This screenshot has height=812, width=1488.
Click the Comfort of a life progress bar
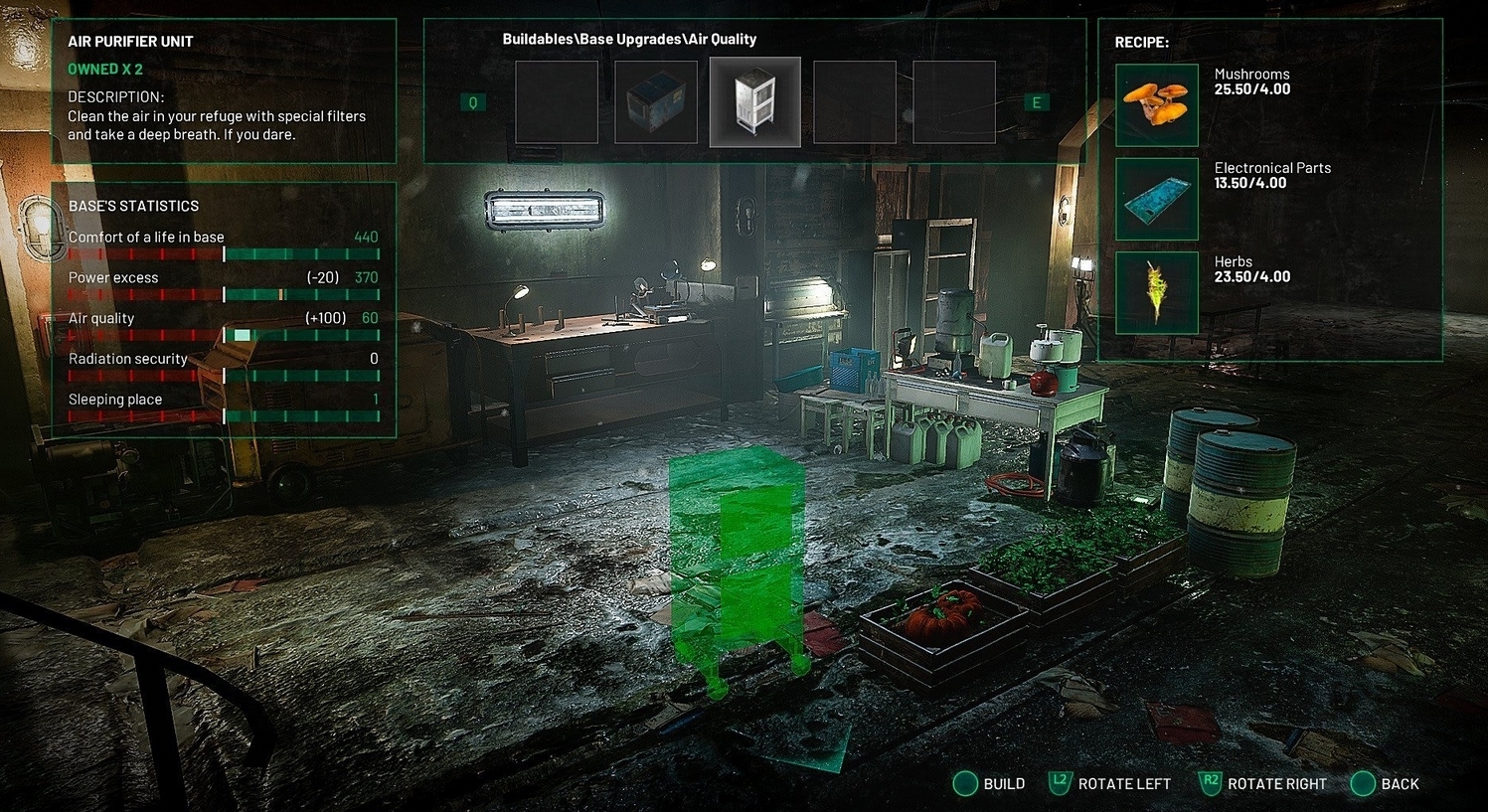(224, 252)
